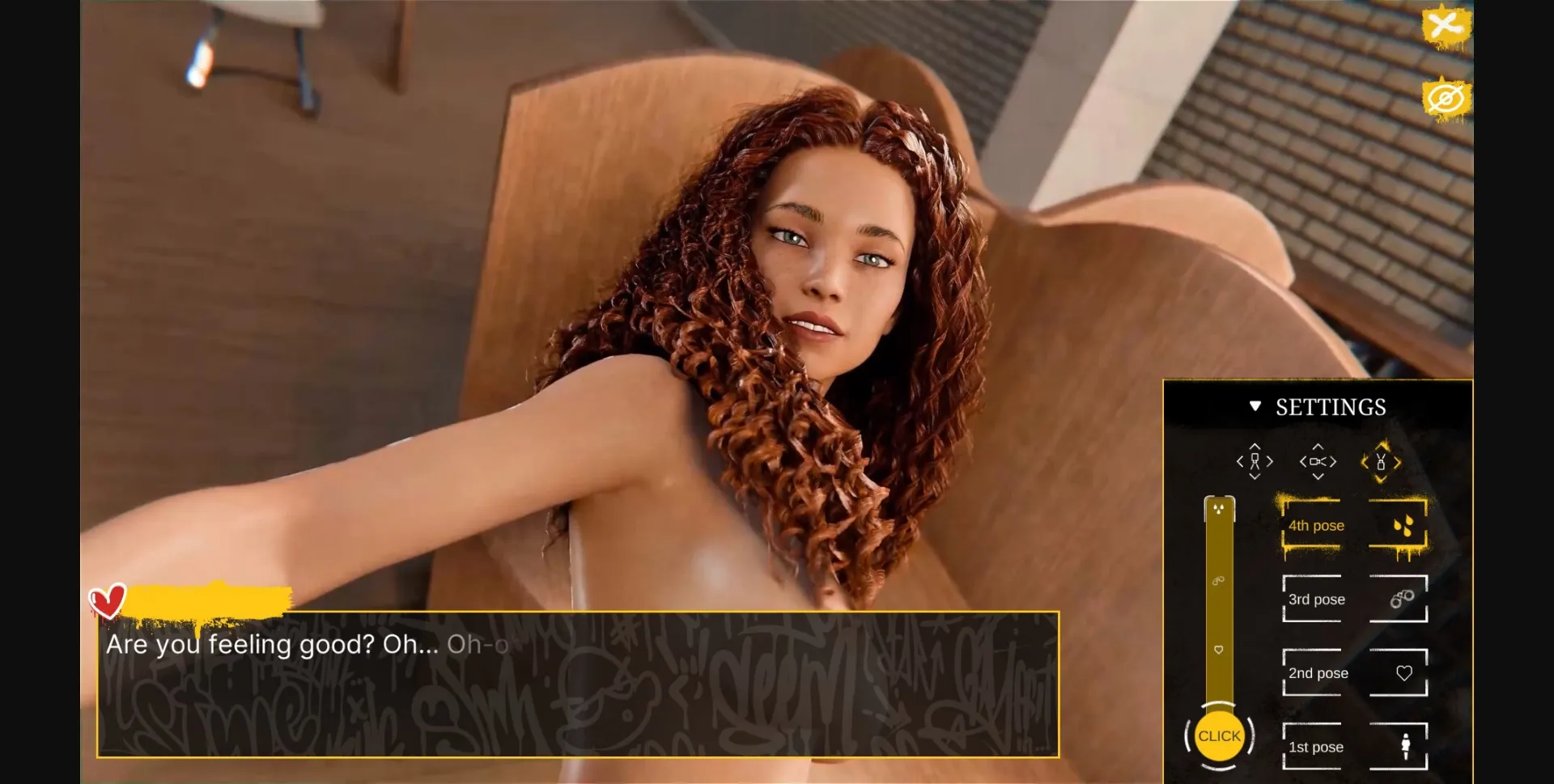Screen dimensions: 1554x784
Task: Click the red heart beside the dialogue box
Action: [109, 600]
